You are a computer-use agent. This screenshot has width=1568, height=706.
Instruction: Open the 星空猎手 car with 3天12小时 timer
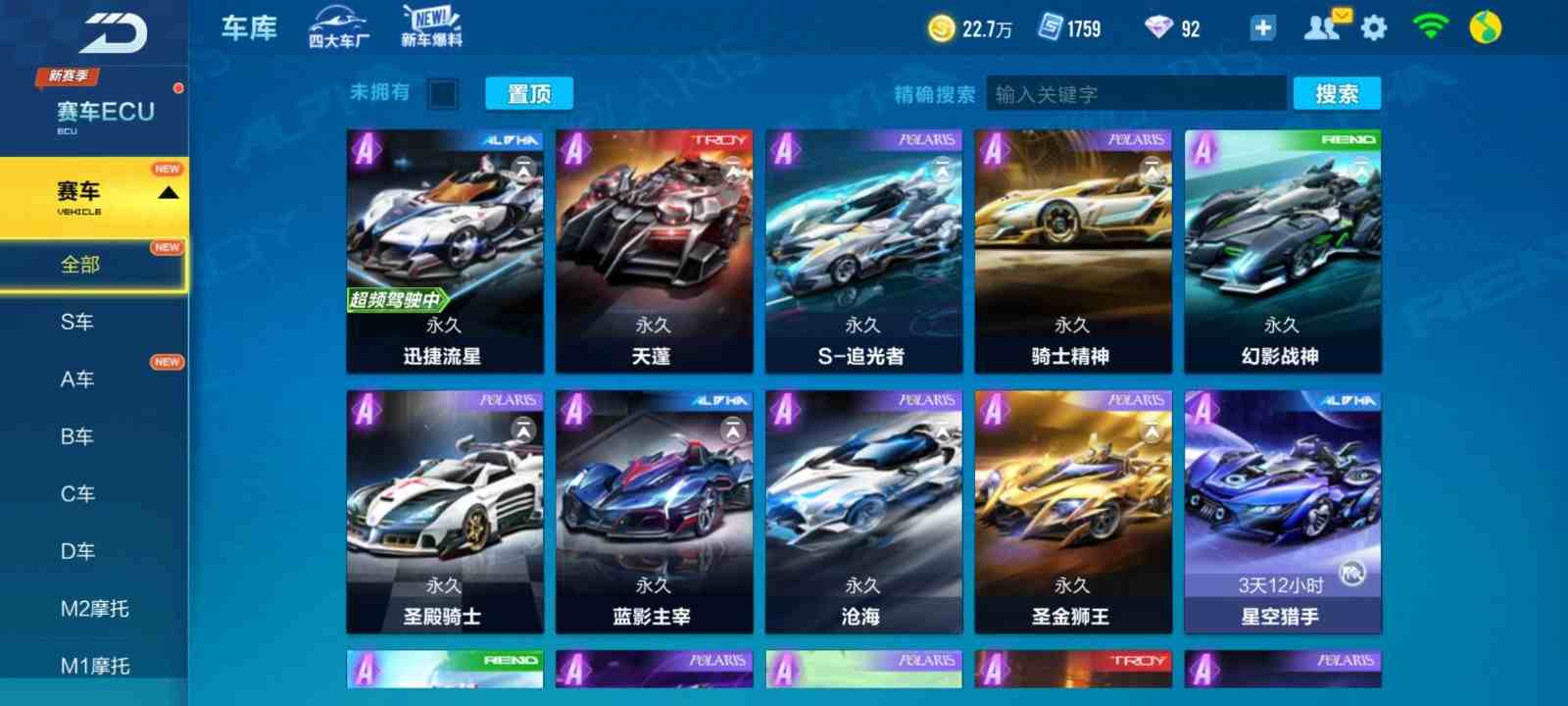point(1284,510)
